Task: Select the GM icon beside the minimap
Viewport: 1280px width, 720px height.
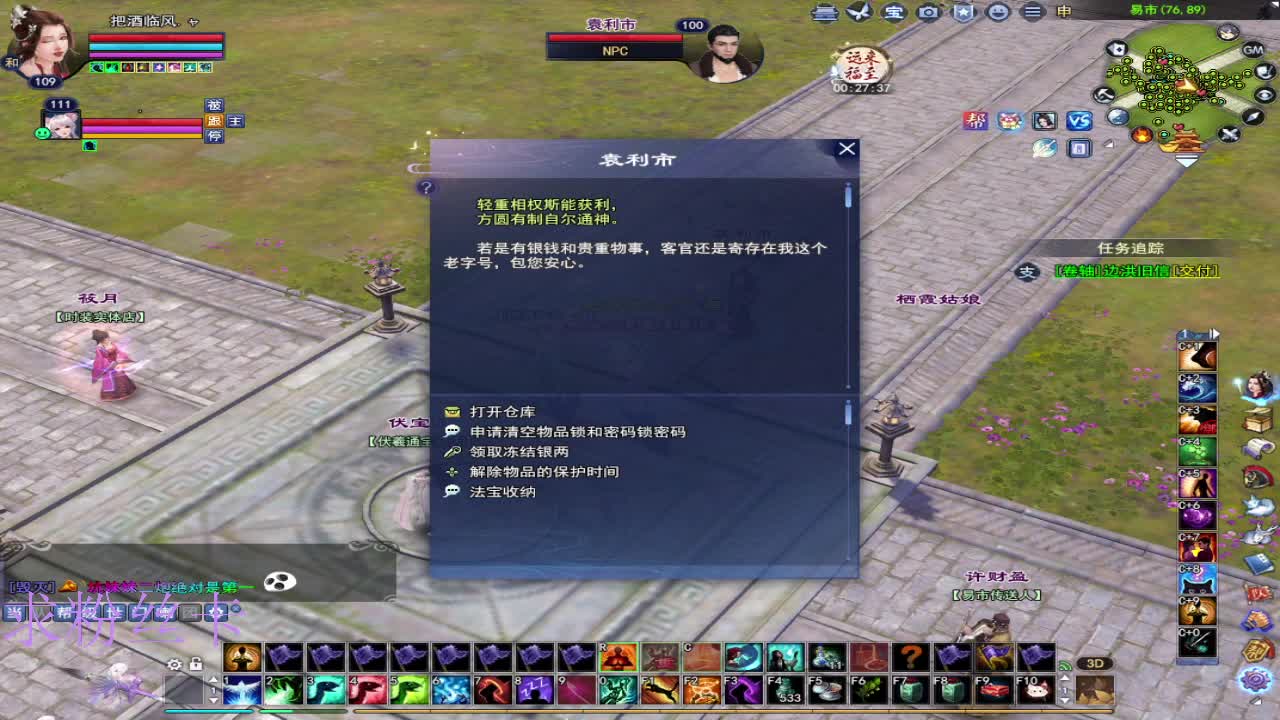Action: (1252, 51)
